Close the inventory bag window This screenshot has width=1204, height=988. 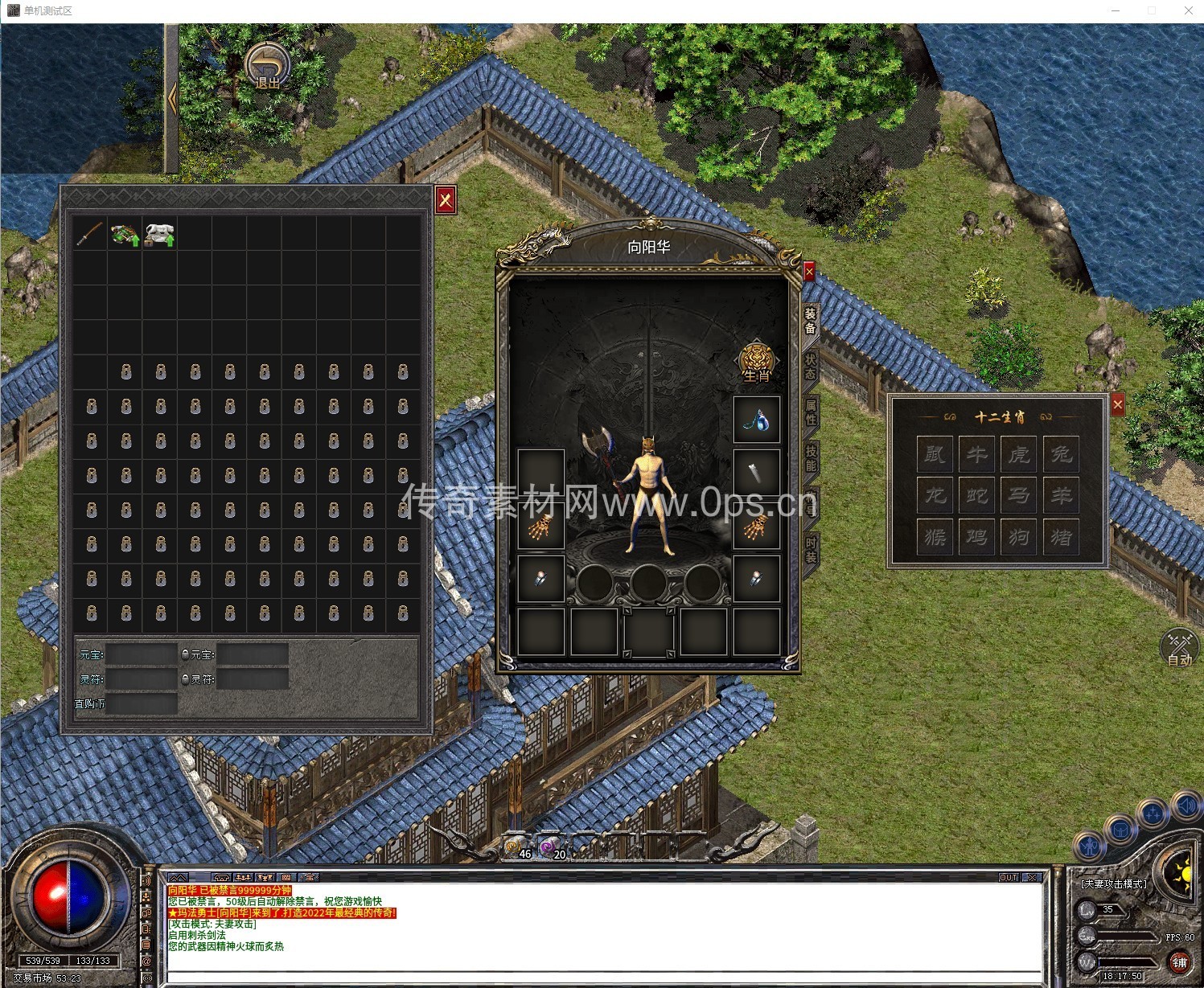coord(446,199)
